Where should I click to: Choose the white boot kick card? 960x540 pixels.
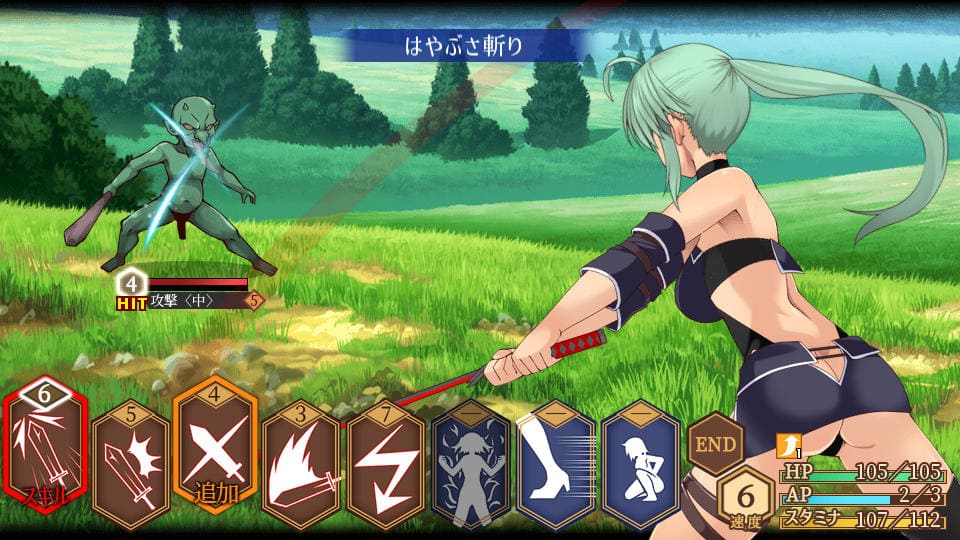(556, 464)
